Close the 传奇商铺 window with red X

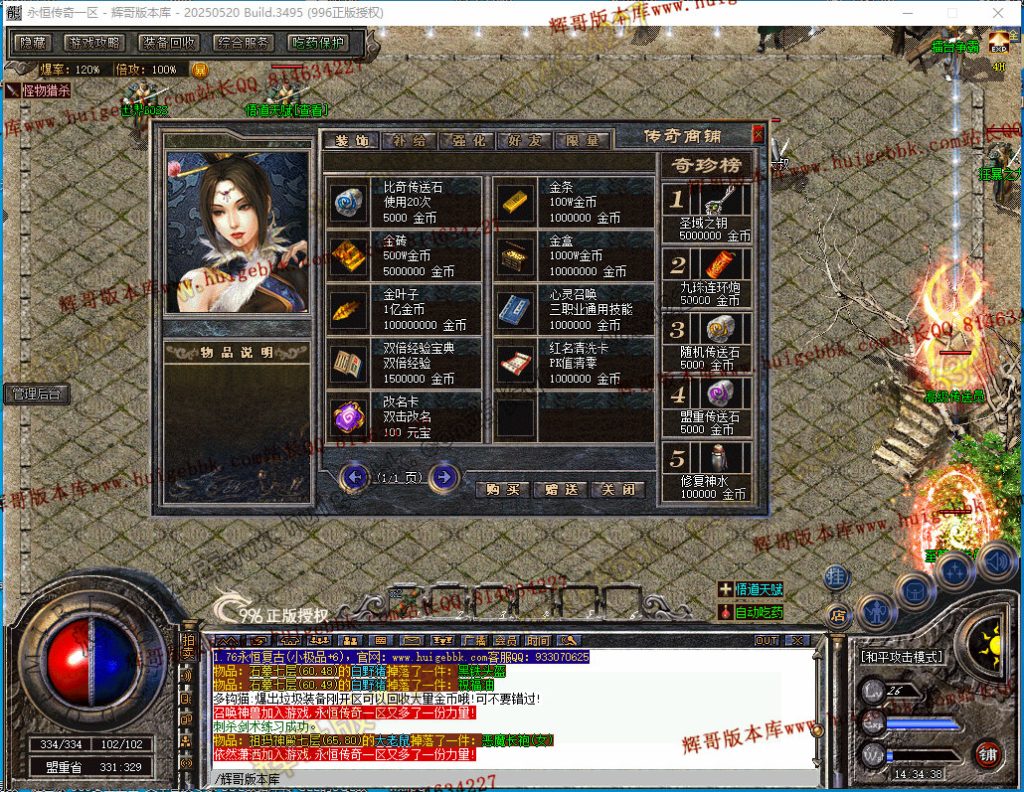click(758, 134)
